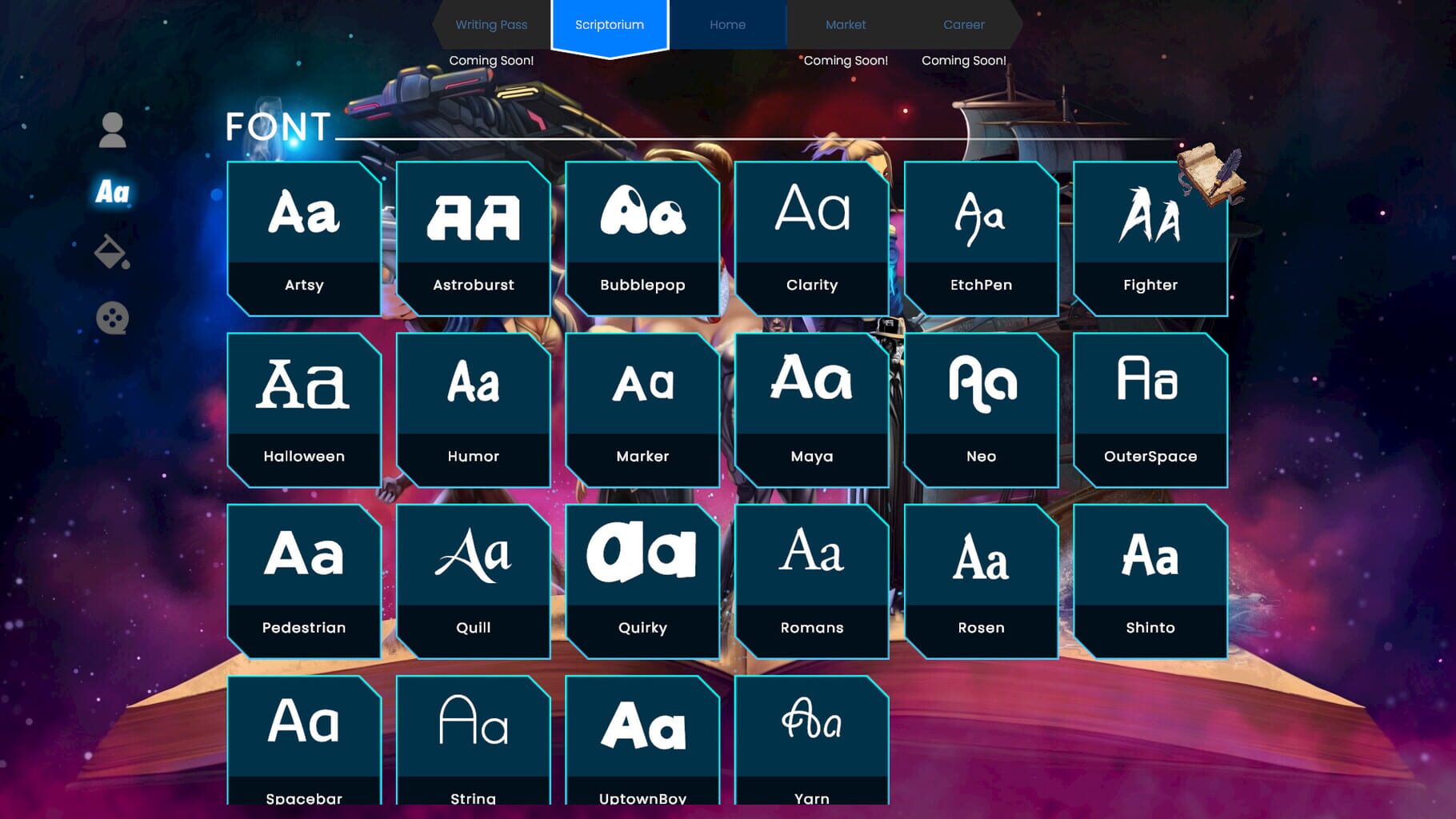Open the Market menu item
The image size is (1456, 819).
point(845,24)
